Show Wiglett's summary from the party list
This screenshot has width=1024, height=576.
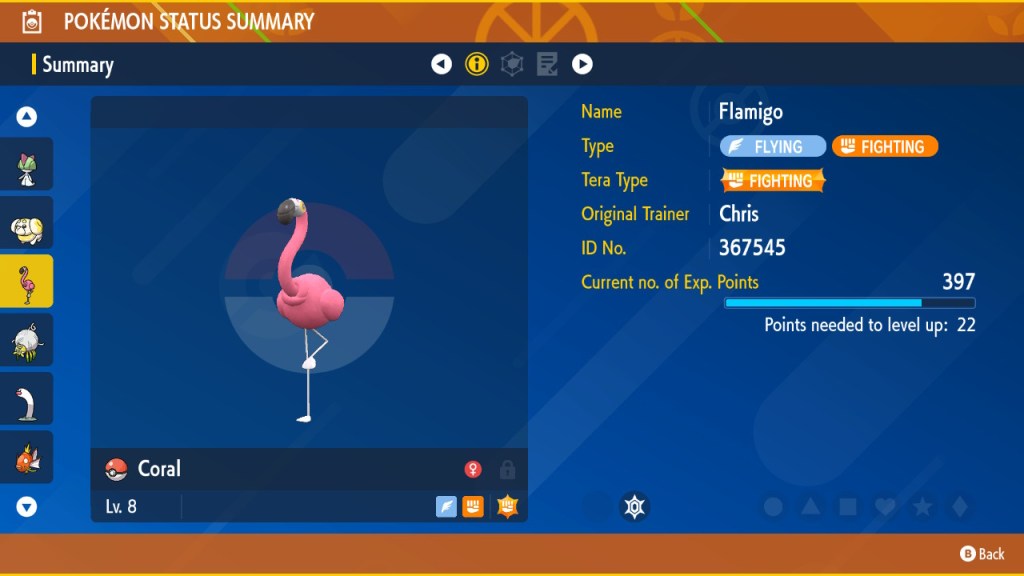pos(27,399)
